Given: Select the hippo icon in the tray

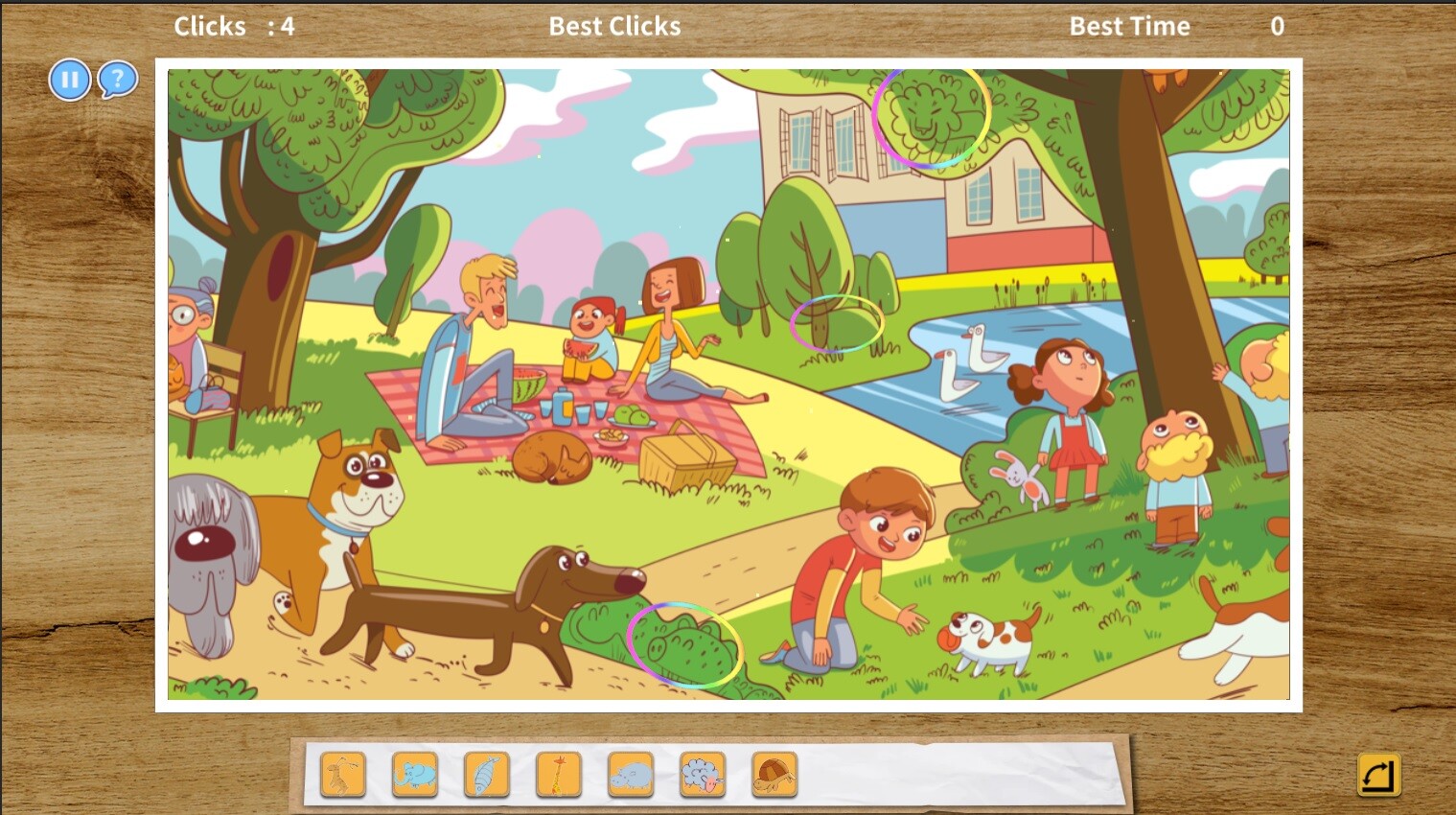Looking at the screenshot, I should coord(630,775).
